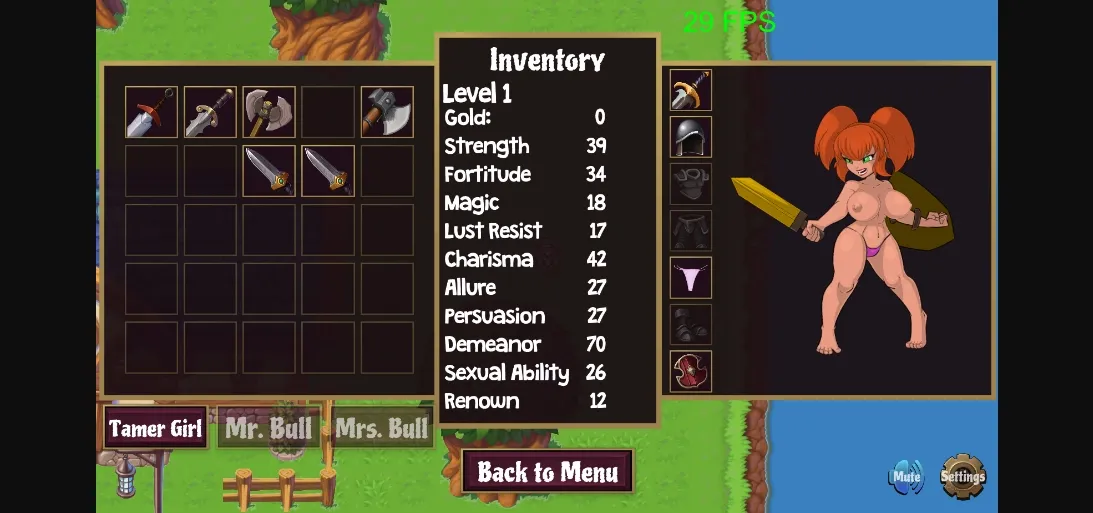Screen dimensions: 1093x513
Task: Select the equipped helmet slot
Action: (691, 137)
